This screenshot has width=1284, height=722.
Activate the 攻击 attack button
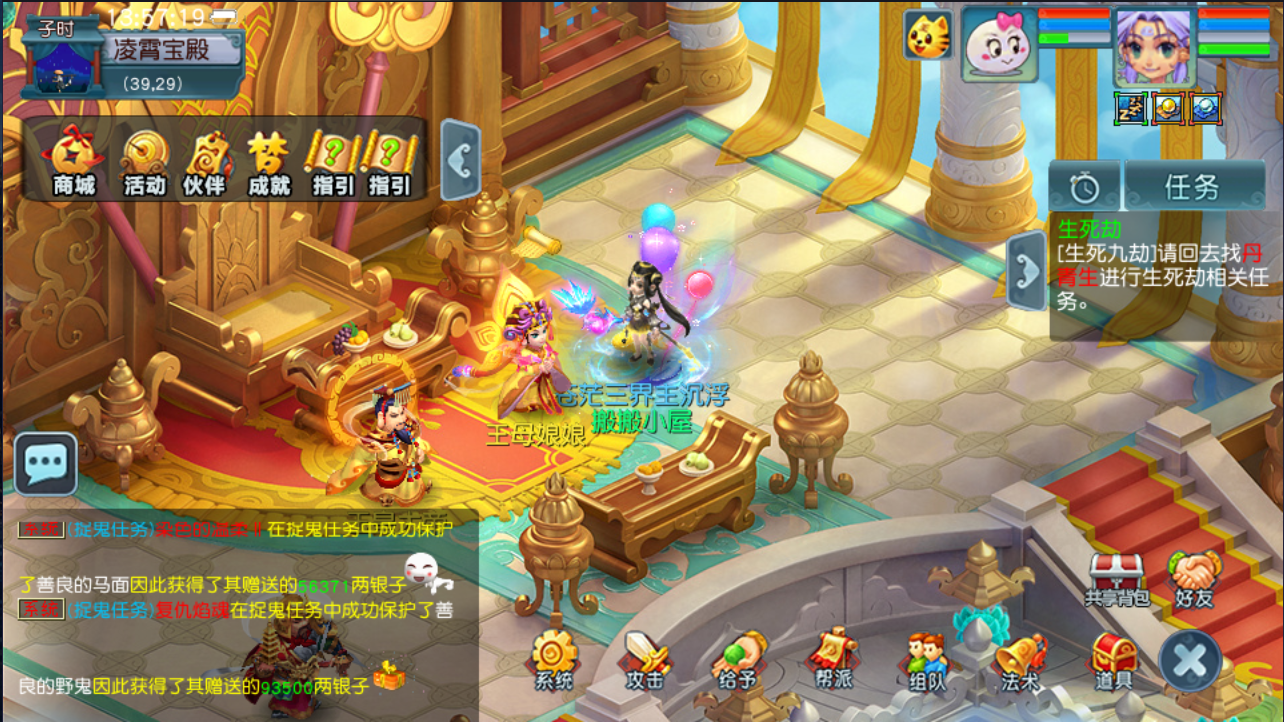coord(645,660)
